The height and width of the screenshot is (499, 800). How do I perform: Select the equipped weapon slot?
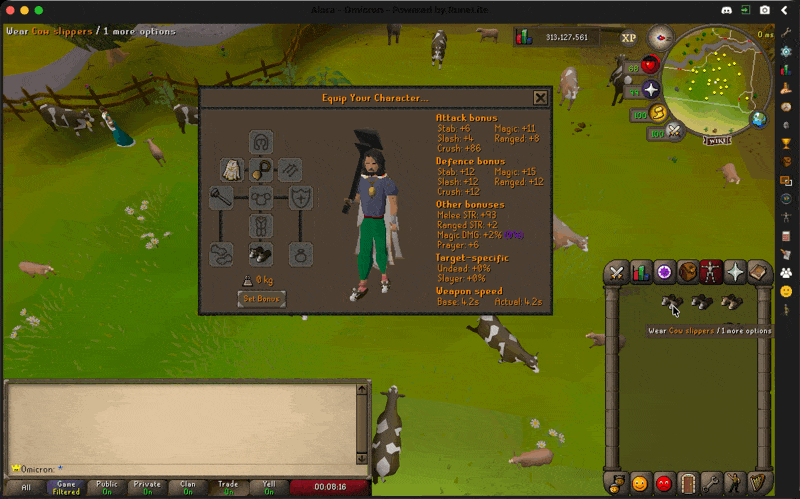[x=222, y=198]
